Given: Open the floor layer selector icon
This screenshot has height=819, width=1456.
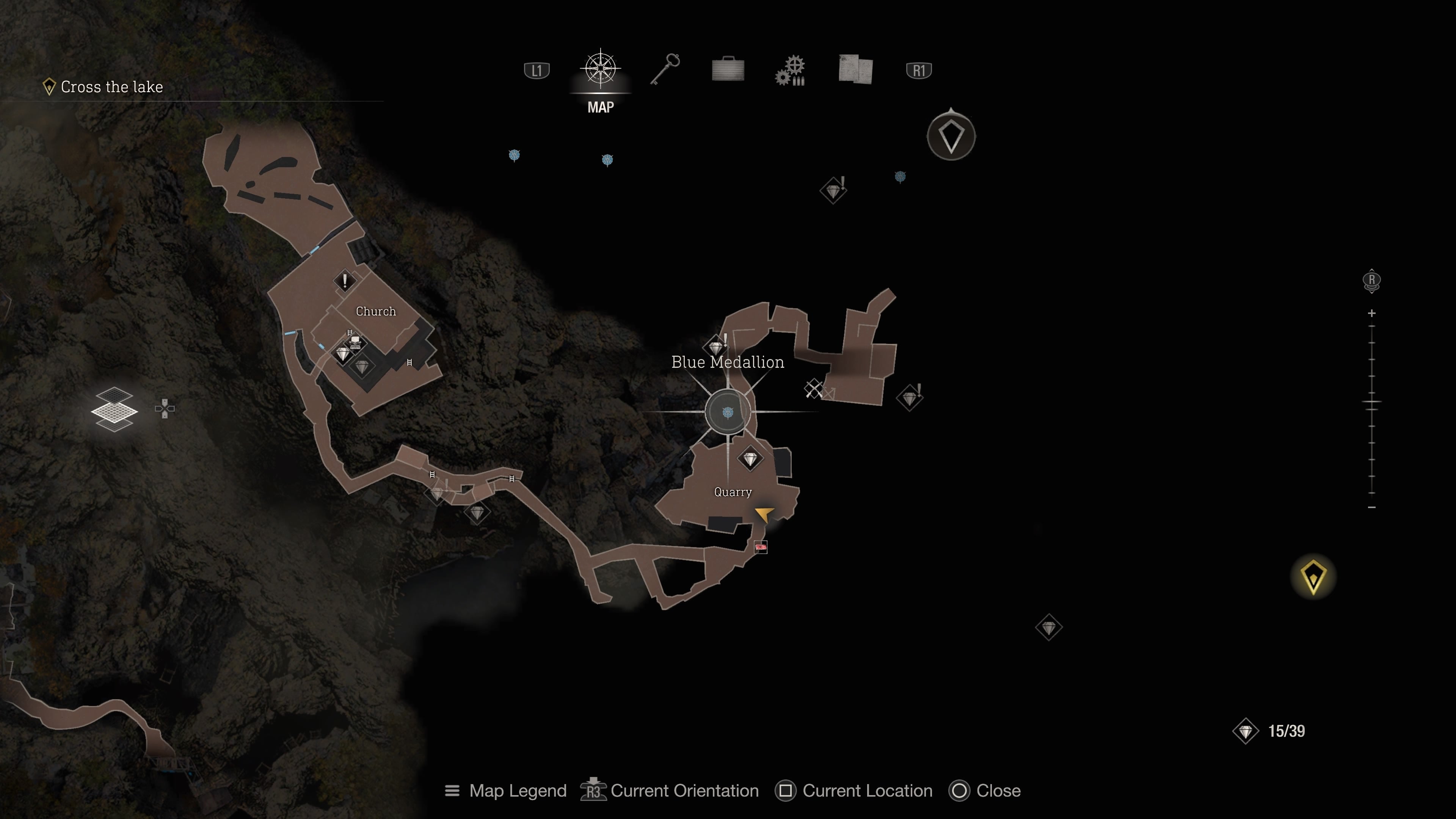Looking at the screenshot, I should [115, 409].
